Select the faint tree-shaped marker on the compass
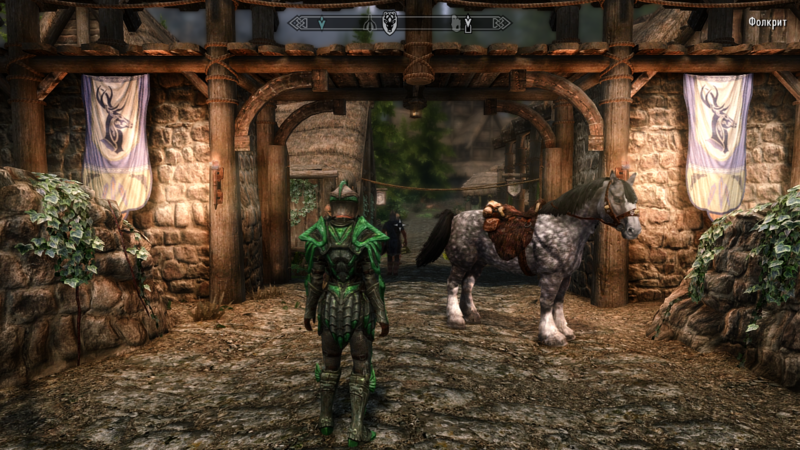 tap(369, 24)
